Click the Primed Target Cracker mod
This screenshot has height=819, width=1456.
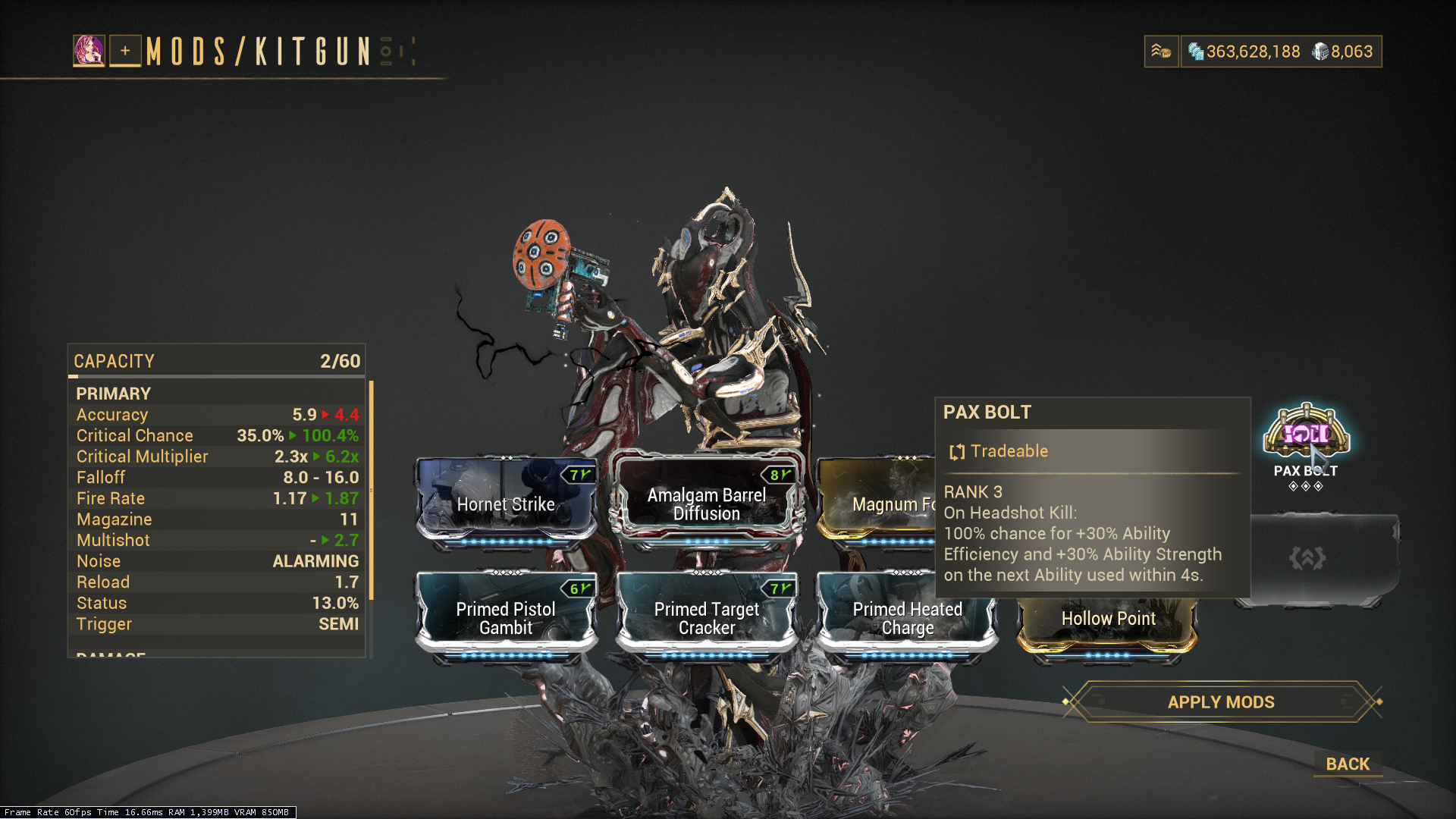click(x=706, y=618)
